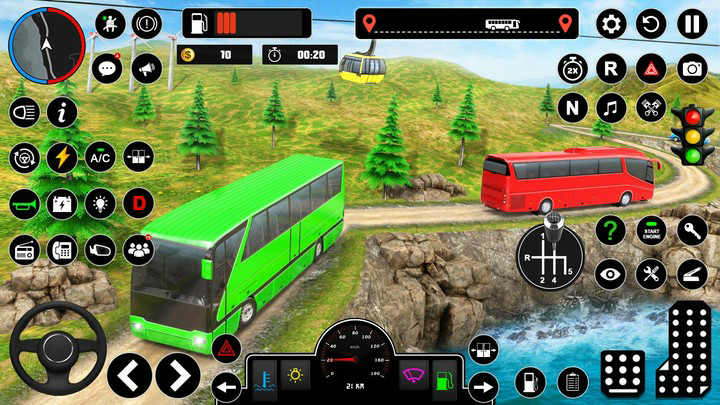Steer right with the right arrow
The width and height of the screenshot is (720, 405).
coord(177,375)
